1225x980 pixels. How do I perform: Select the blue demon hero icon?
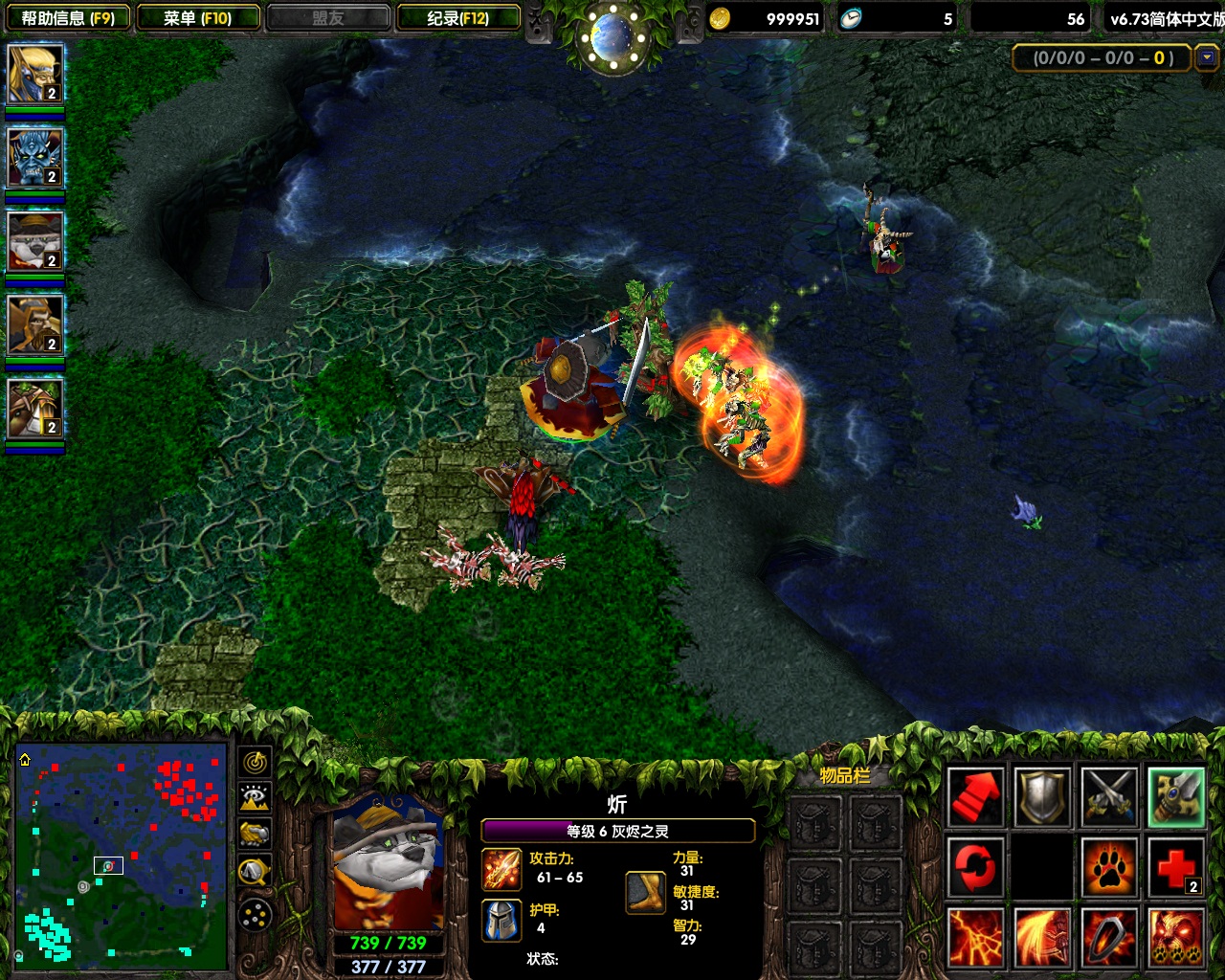(x=35, y=158)
